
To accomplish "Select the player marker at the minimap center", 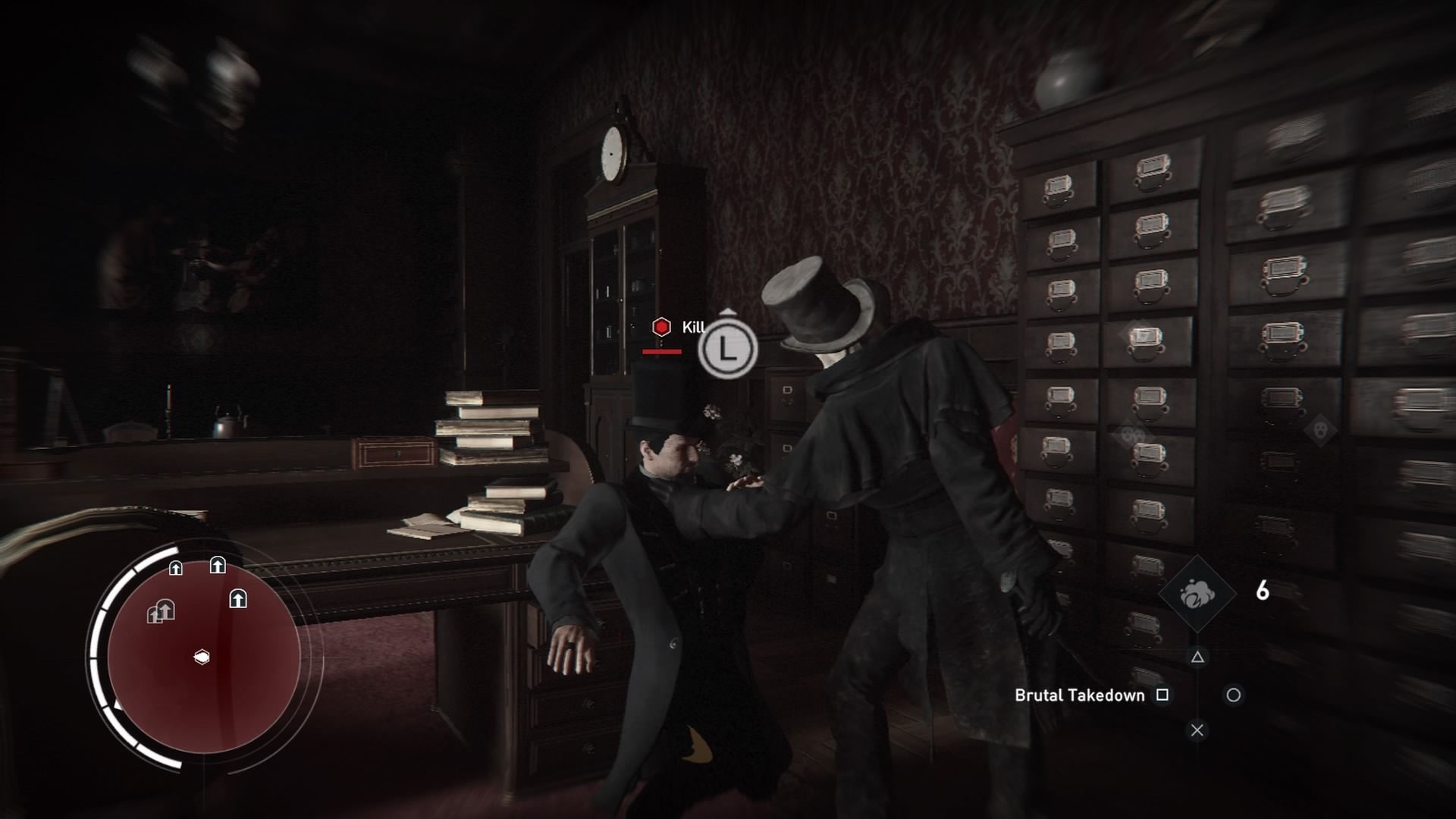I will point(202,657).
